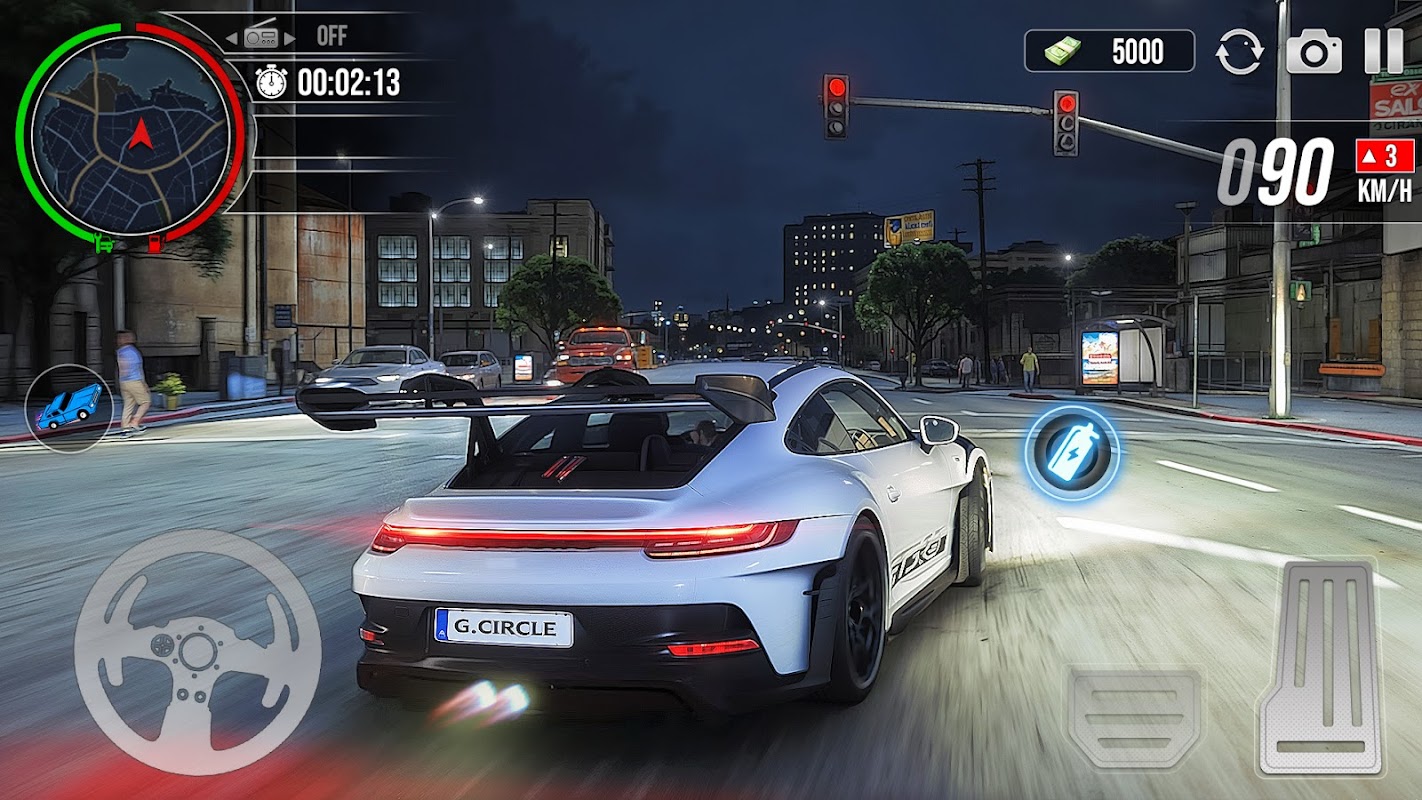The height and width of the screenshot is (800, 1422).
Task: Tap the blue car icon button
Action: tap(68, 407)
